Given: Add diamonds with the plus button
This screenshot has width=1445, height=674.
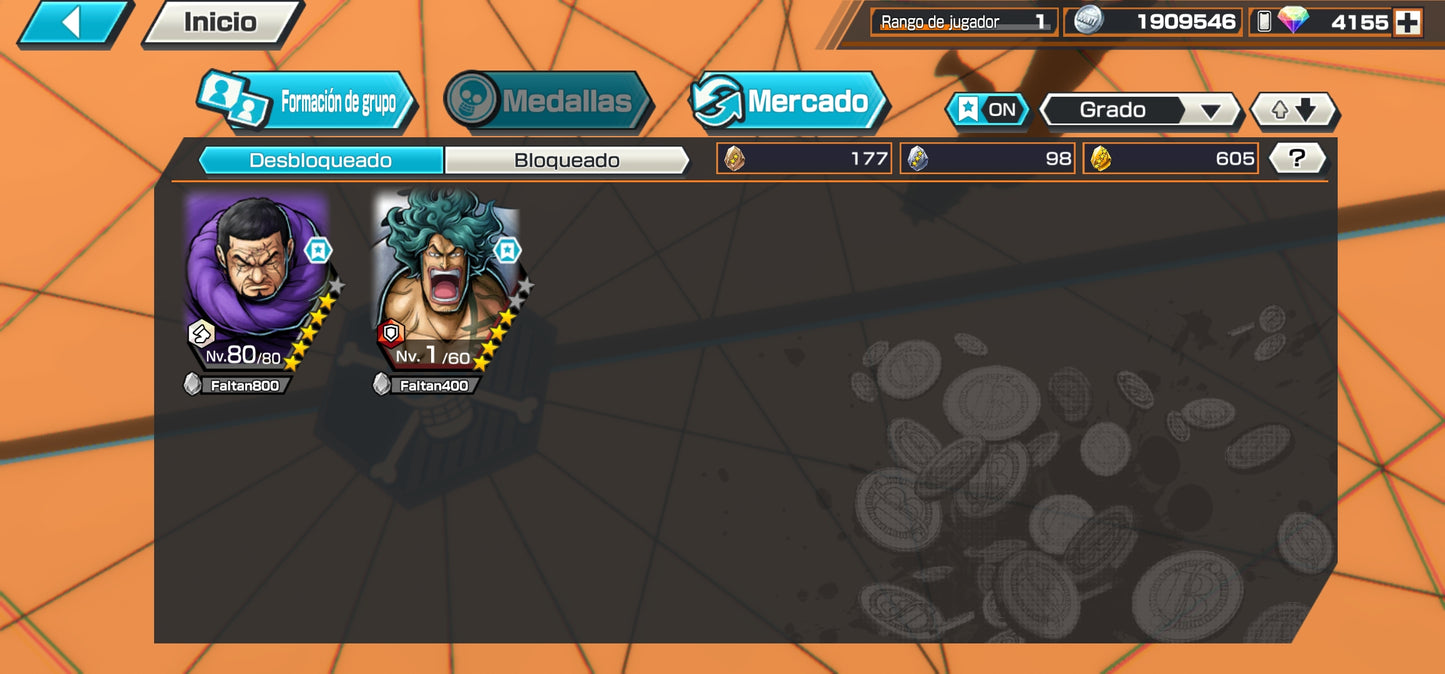Looking at the screenshot, I should pyautogui.click(x=1408, y=22).
